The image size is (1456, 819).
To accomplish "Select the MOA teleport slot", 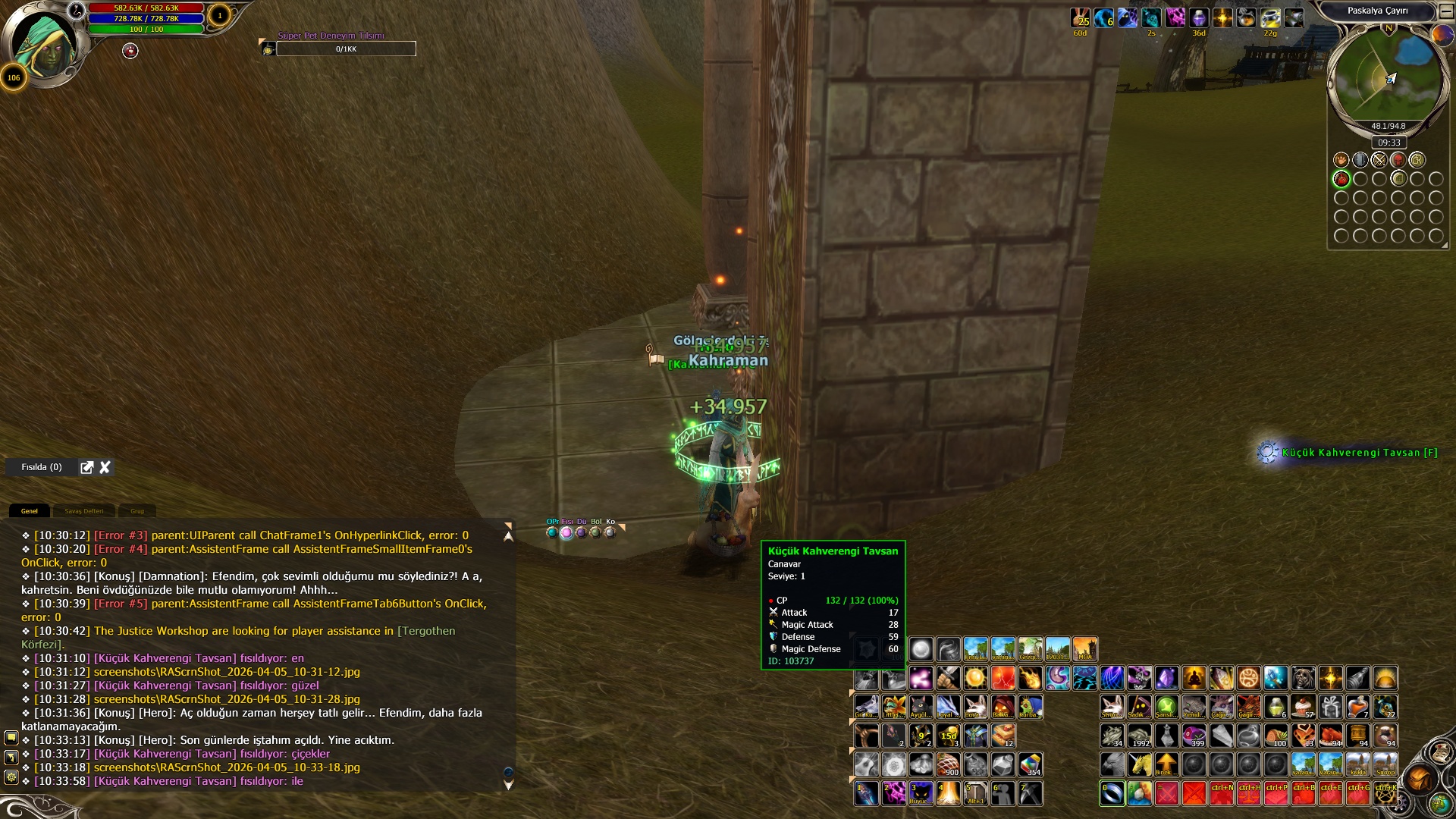I will pyautogui.click(x=1084, y=649).
